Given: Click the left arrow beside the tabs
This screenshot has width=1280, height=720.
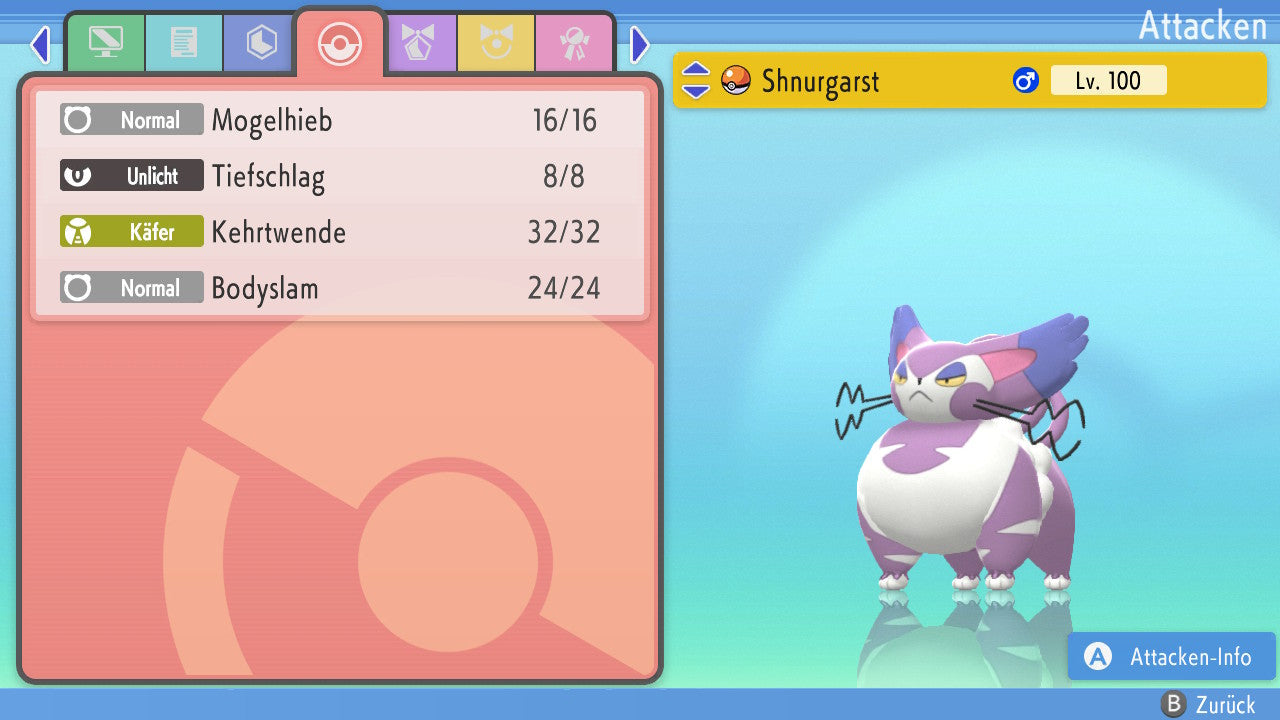Looking at the screenshot, I should pos(40,44).
